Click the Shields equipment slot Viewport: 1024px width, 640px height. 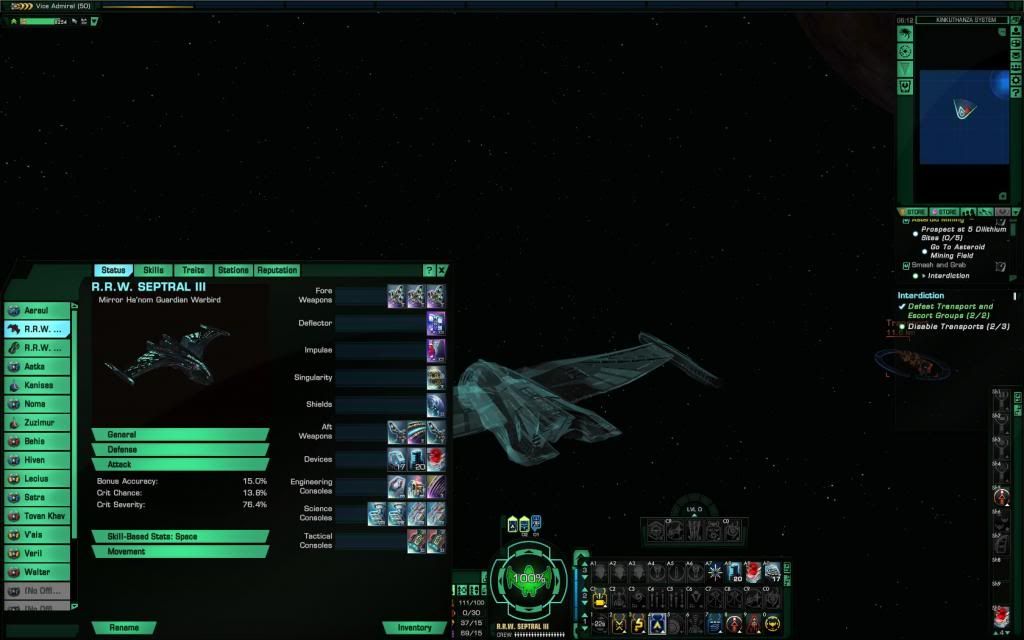click(436, 405)
